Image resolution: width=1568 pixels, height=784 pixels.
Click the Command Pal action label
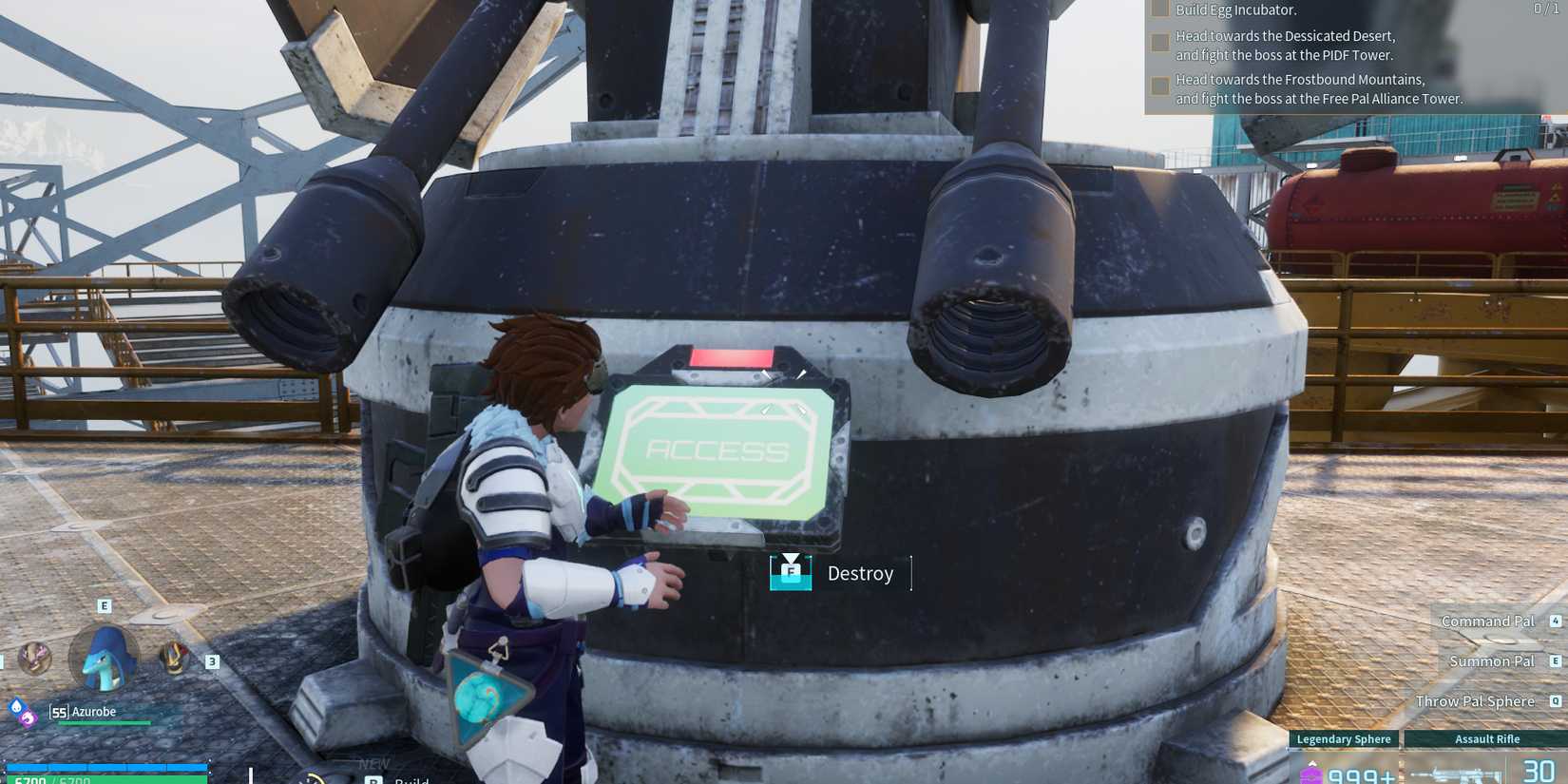click(x=1487, y=621)
